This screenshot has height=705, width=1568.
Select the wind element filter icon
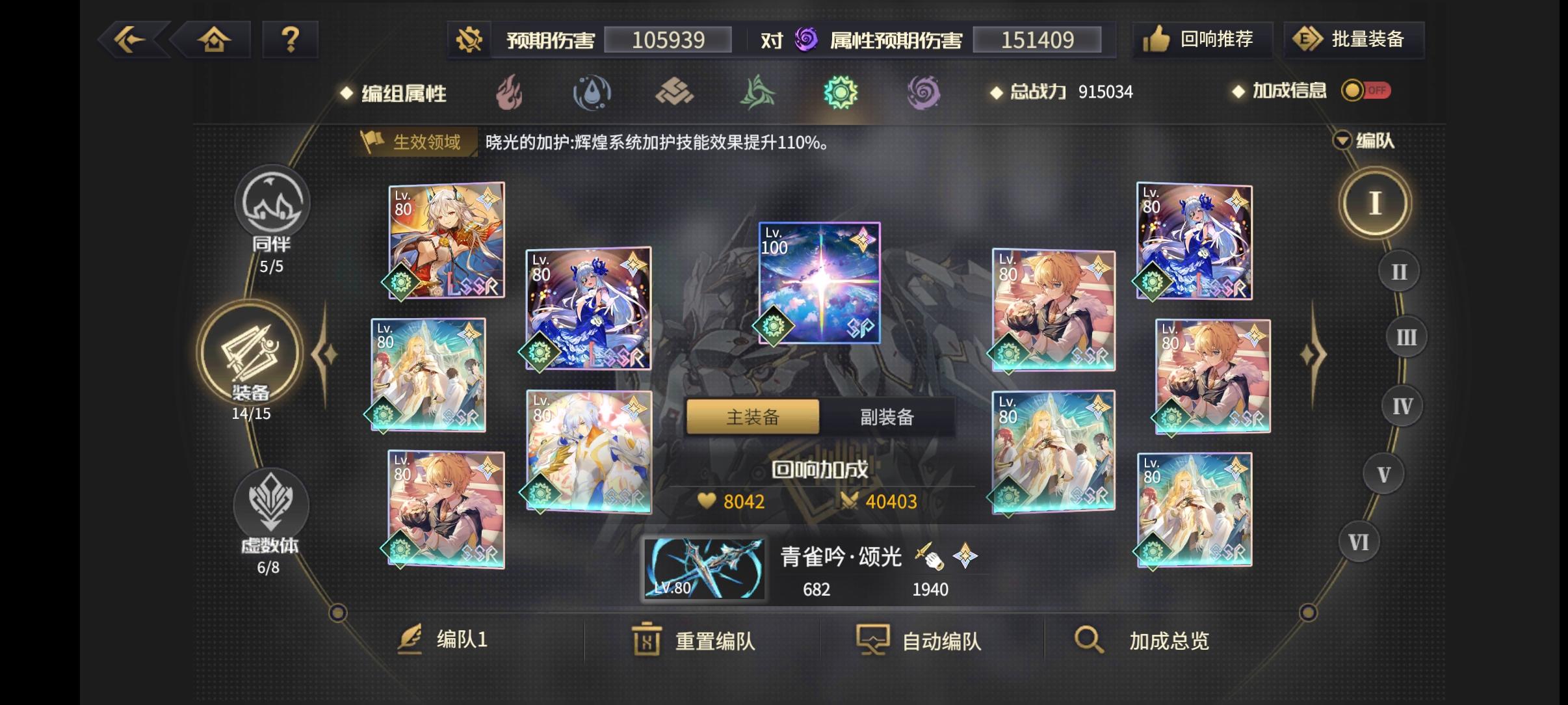[x=759, y=93]
